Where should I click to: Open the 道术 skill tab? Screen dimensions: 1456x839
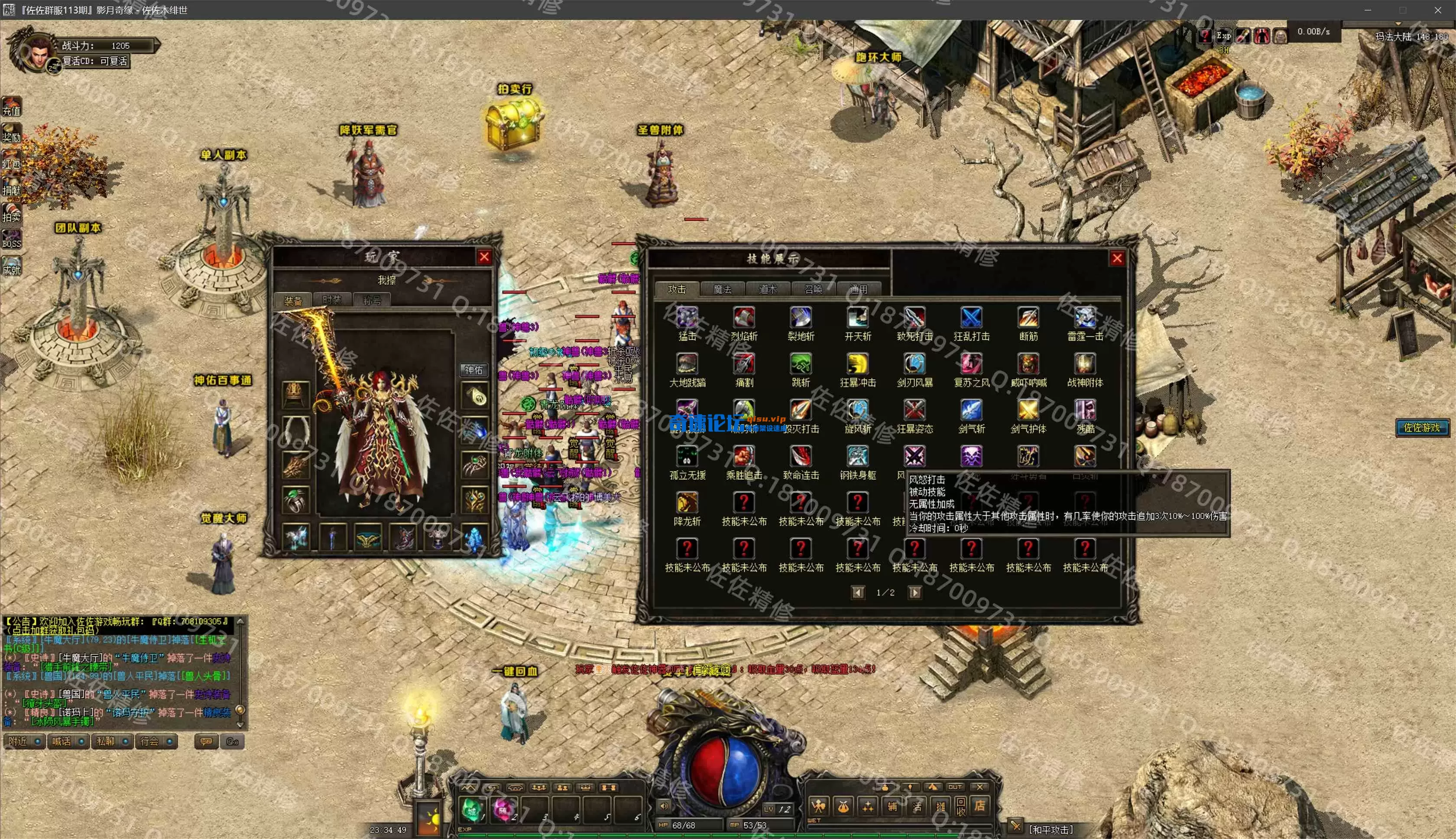tap(768, 289)
